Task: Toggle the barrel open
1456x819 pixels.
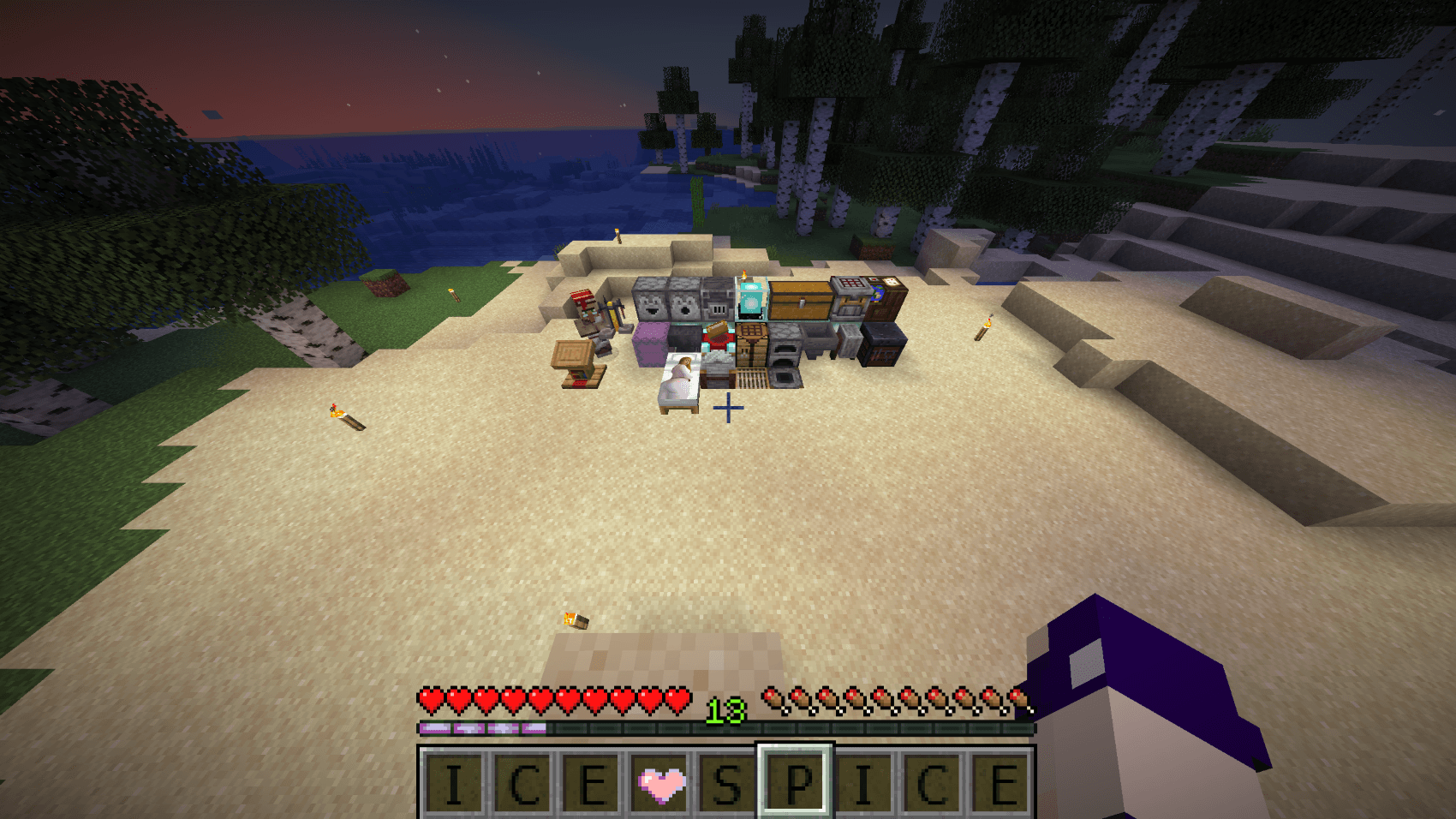Action: (x=752, y=374)
